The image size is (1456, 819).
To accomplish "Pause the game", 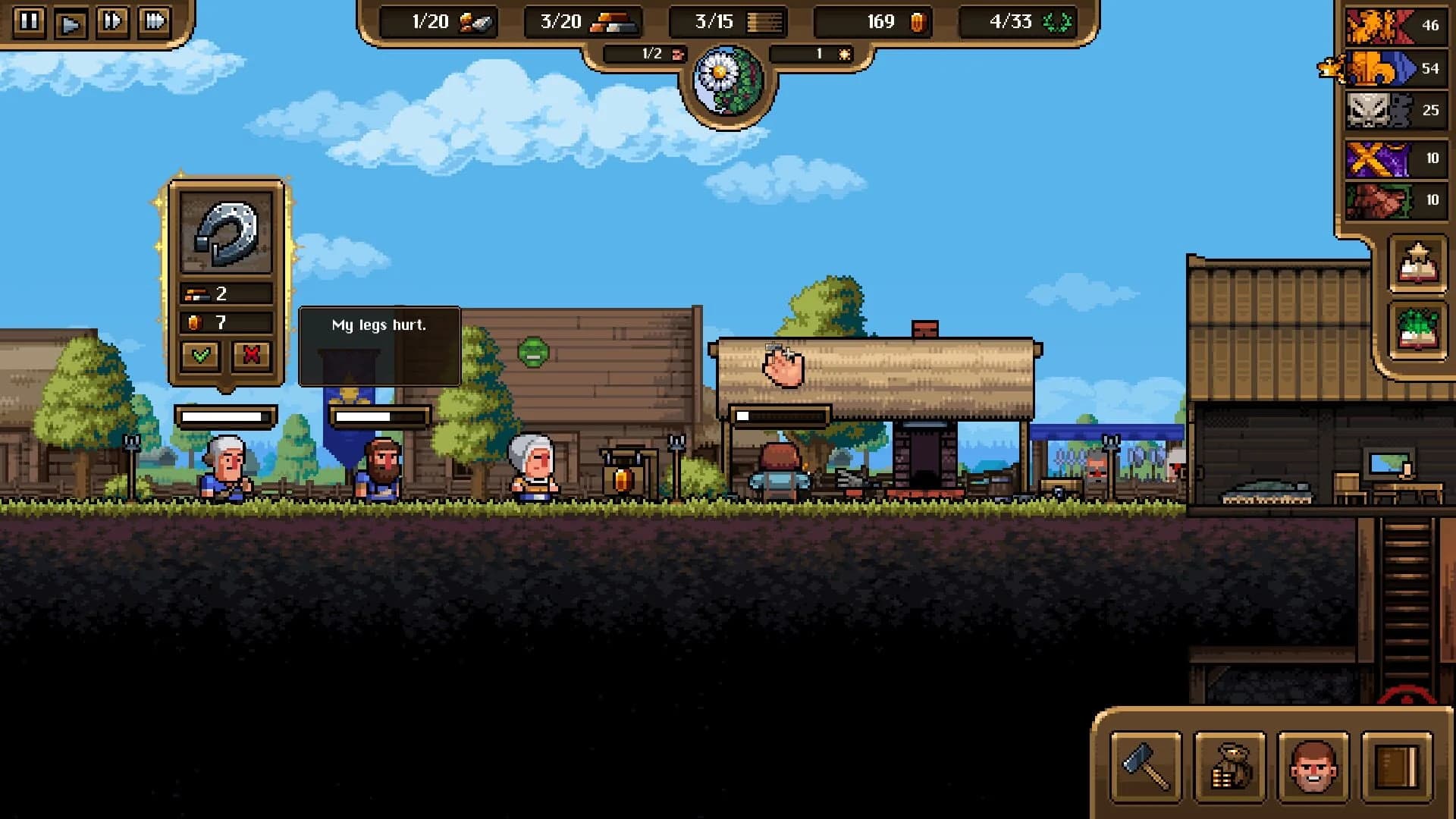I will (x=28, y=22).
